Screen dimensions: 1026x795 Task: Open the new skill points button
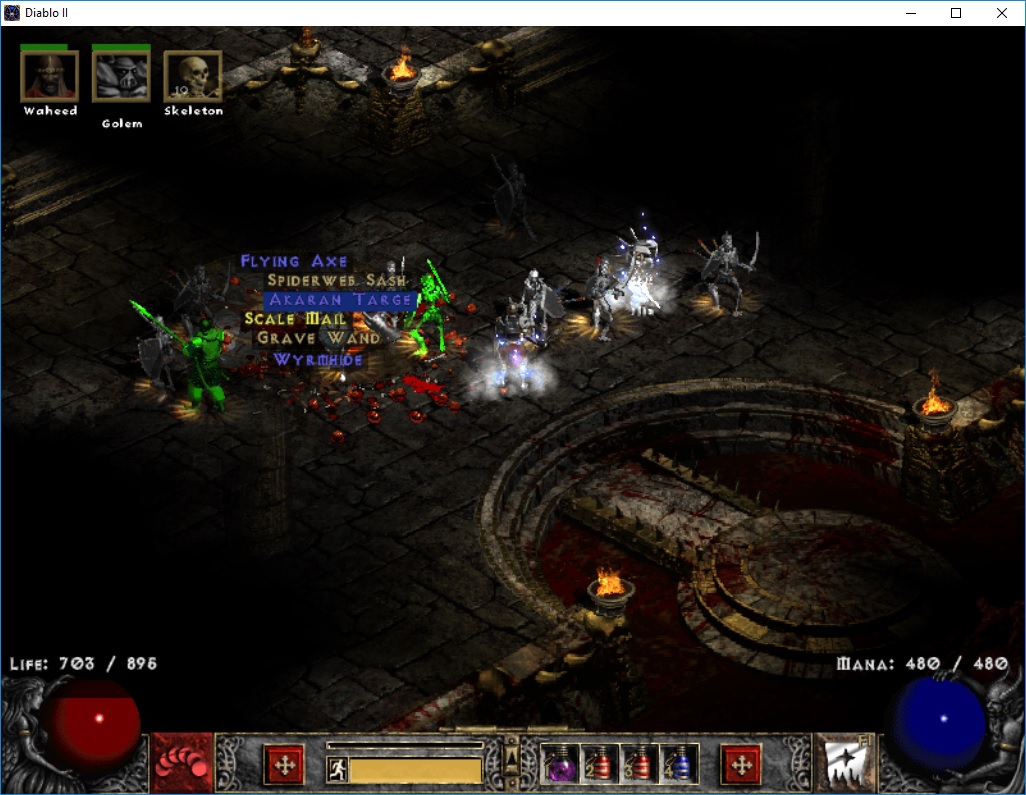[x=741, y=765]
